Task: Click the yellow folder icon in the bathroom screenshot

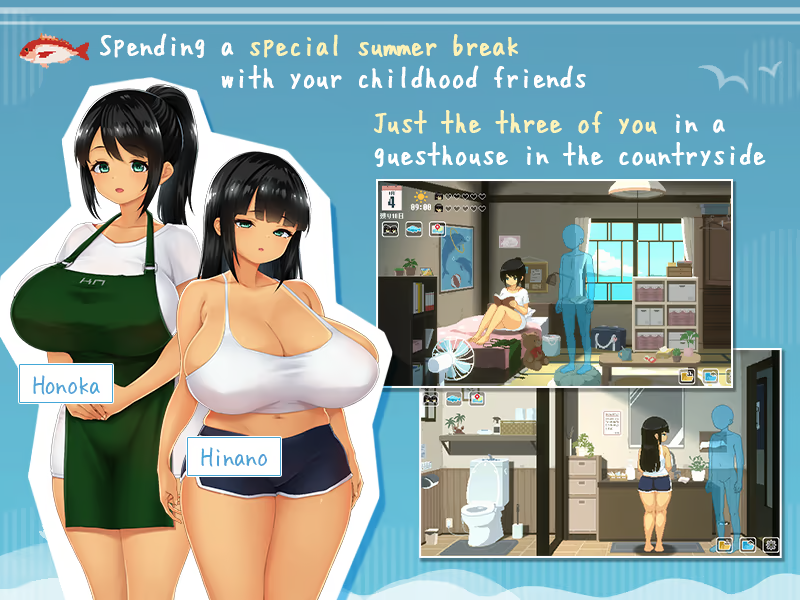Action: [x=724, y=545]
